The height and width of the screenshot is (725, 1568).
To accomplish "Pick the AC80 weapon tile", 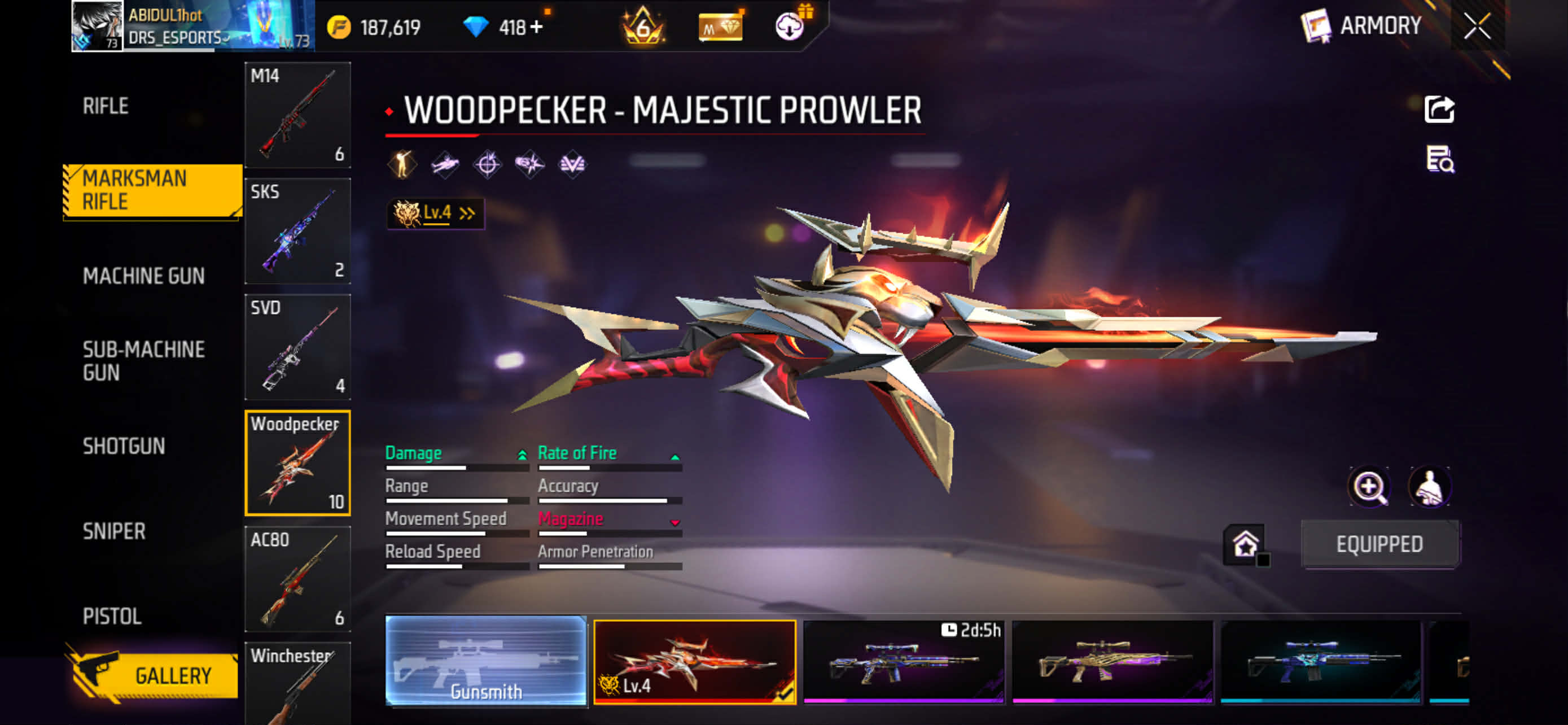I will [x=297, y=579].
